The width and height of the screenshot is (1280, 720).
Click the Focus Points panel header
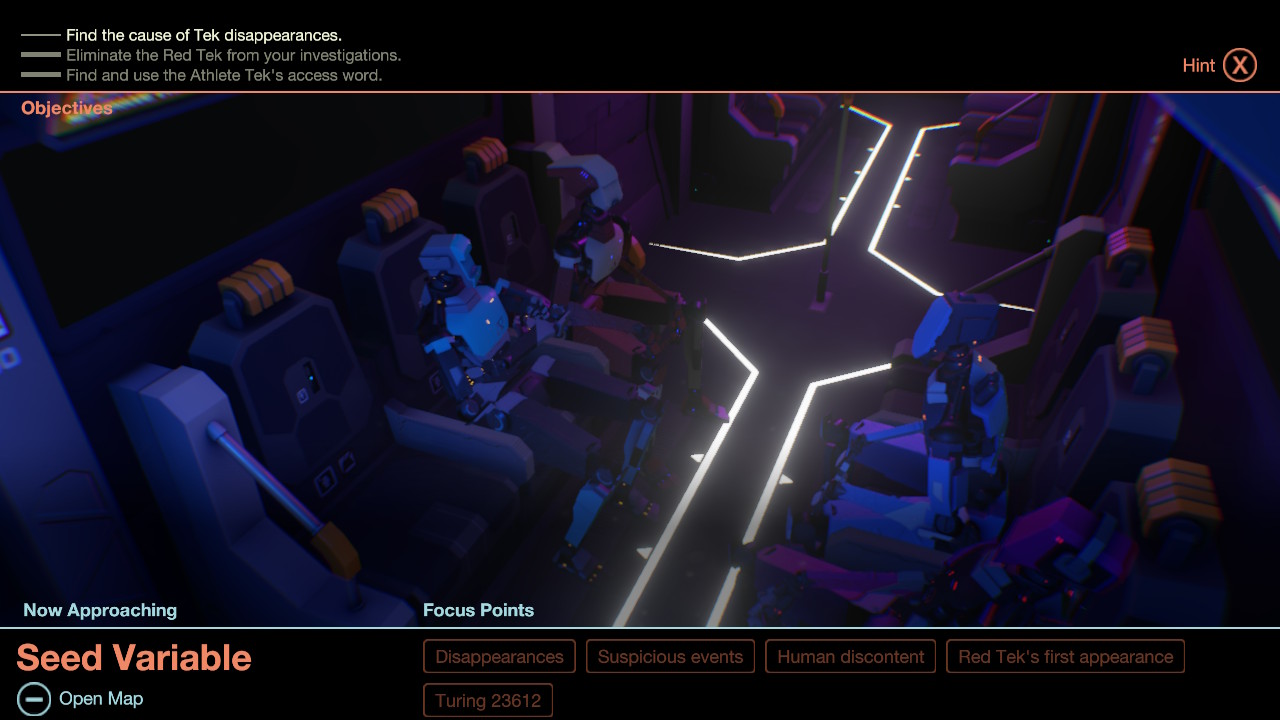[478, 610]
